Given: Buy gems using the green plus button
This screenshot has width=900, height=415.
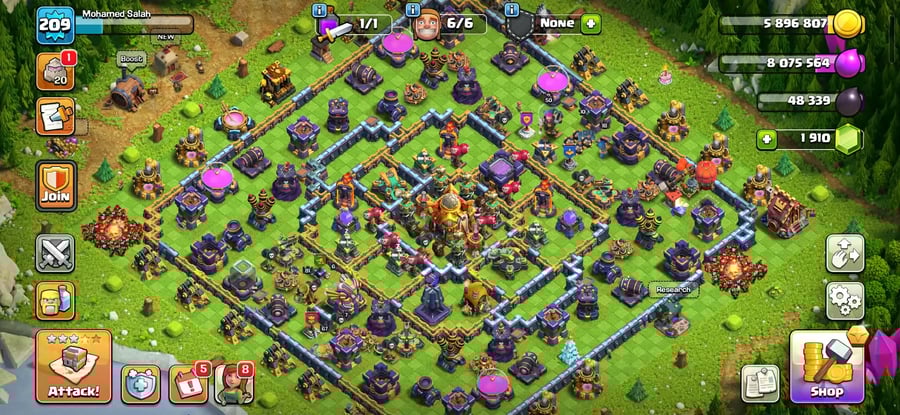Looking at the screenshot, I should coord(767,138).
